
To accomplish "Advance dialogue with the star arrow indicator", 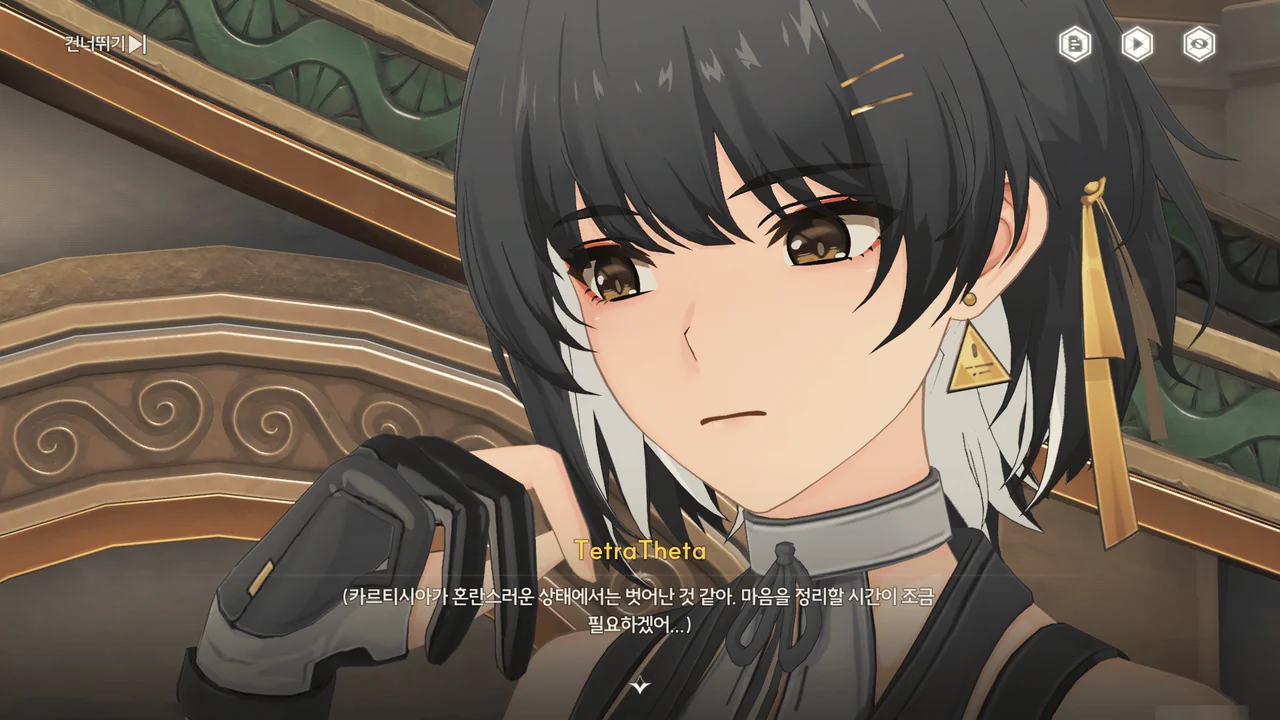I will point(641,686).
